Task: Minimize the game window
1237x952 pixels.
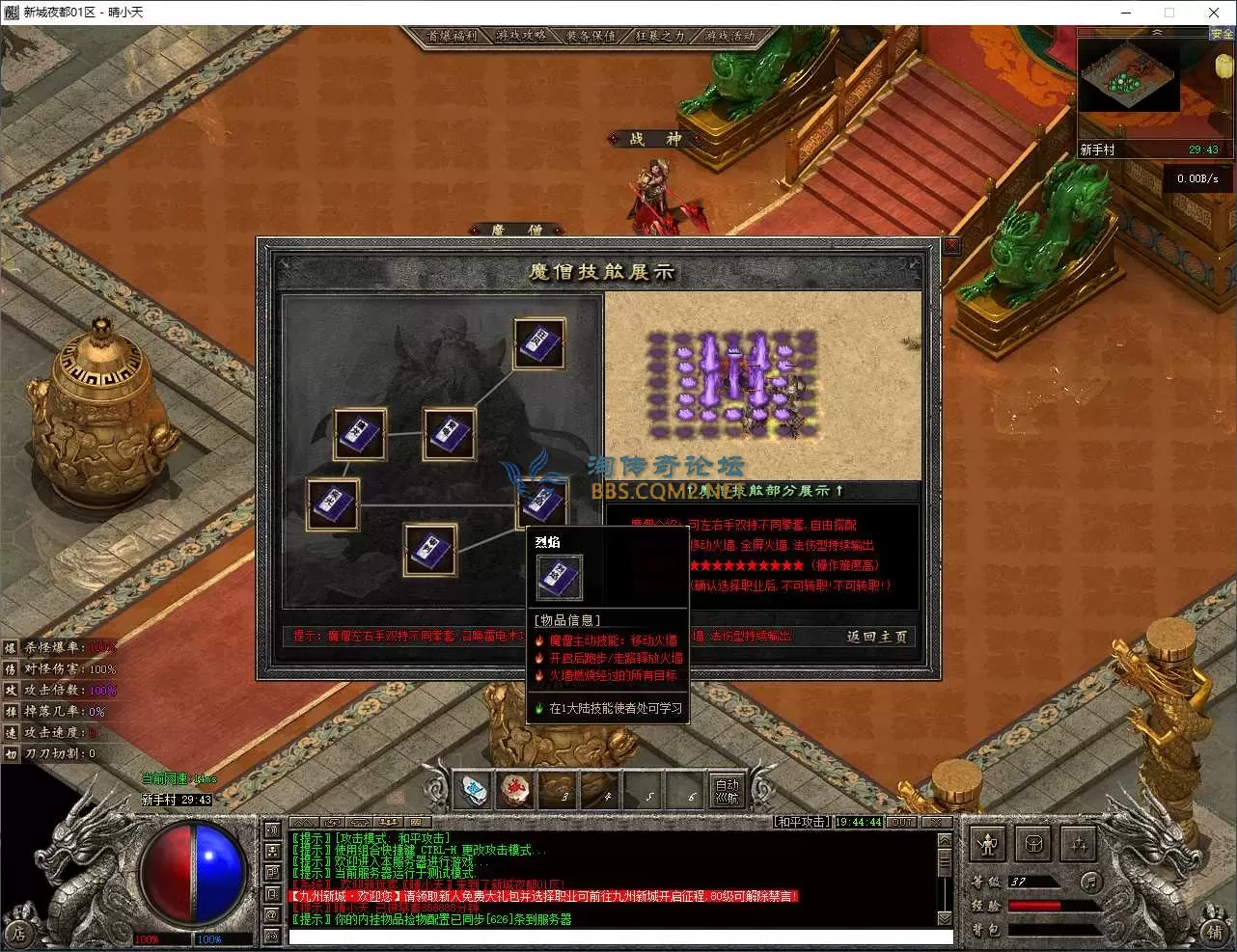Action: (x=1126, y=13)
